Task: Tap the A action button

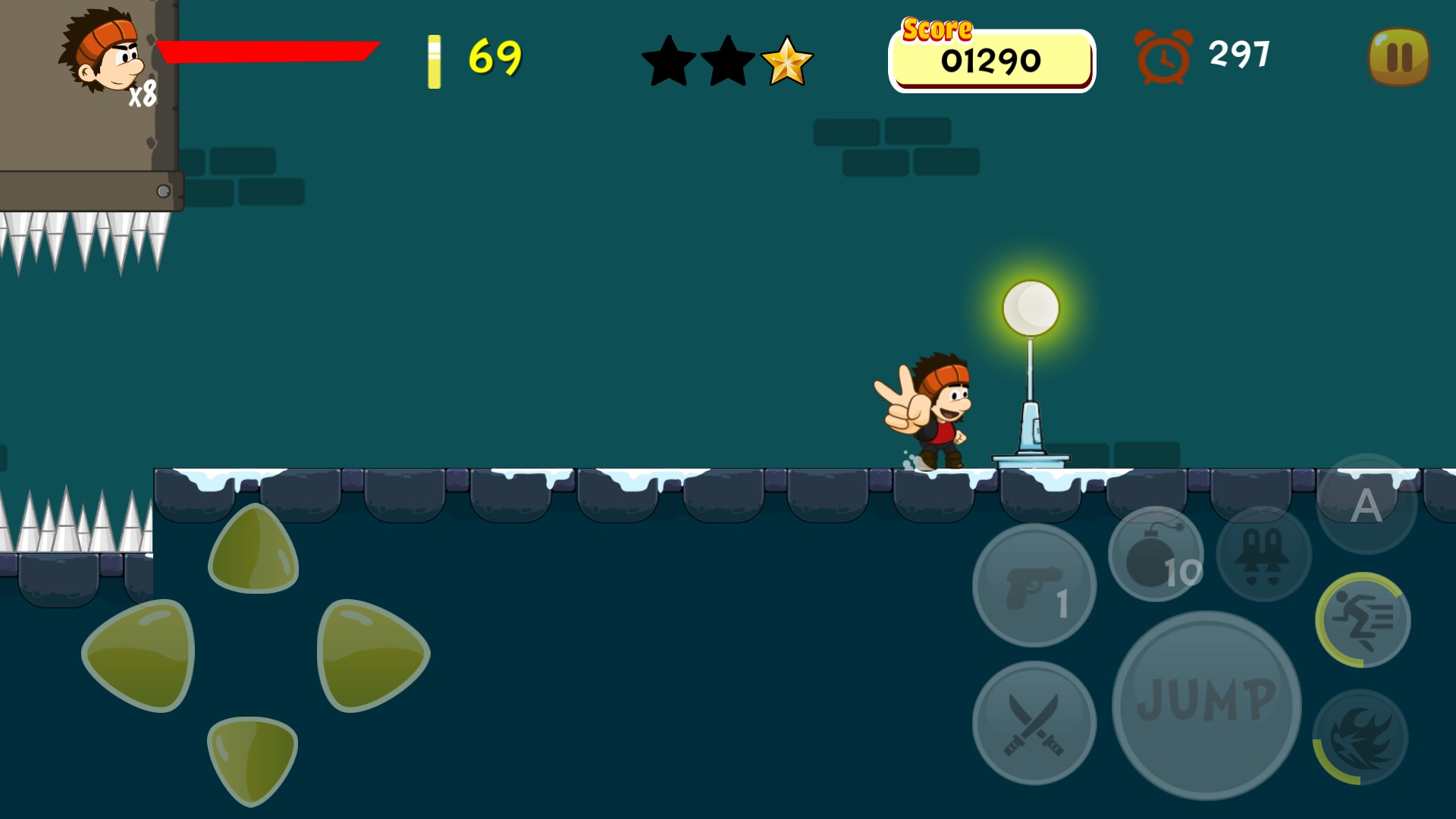Action: pos(1367,504)
